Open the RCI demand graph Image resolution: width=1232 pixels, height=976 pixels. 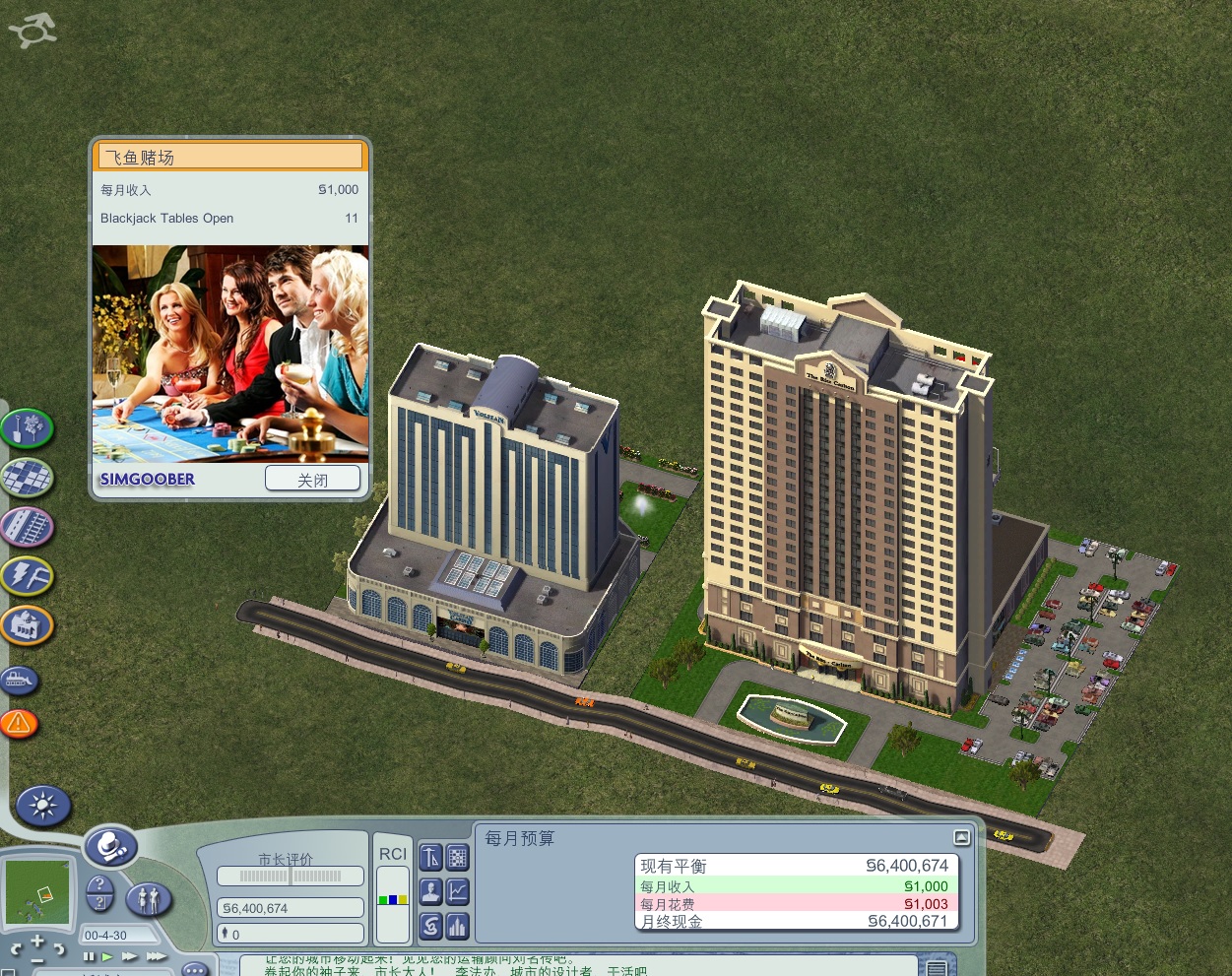coord(393,896)
